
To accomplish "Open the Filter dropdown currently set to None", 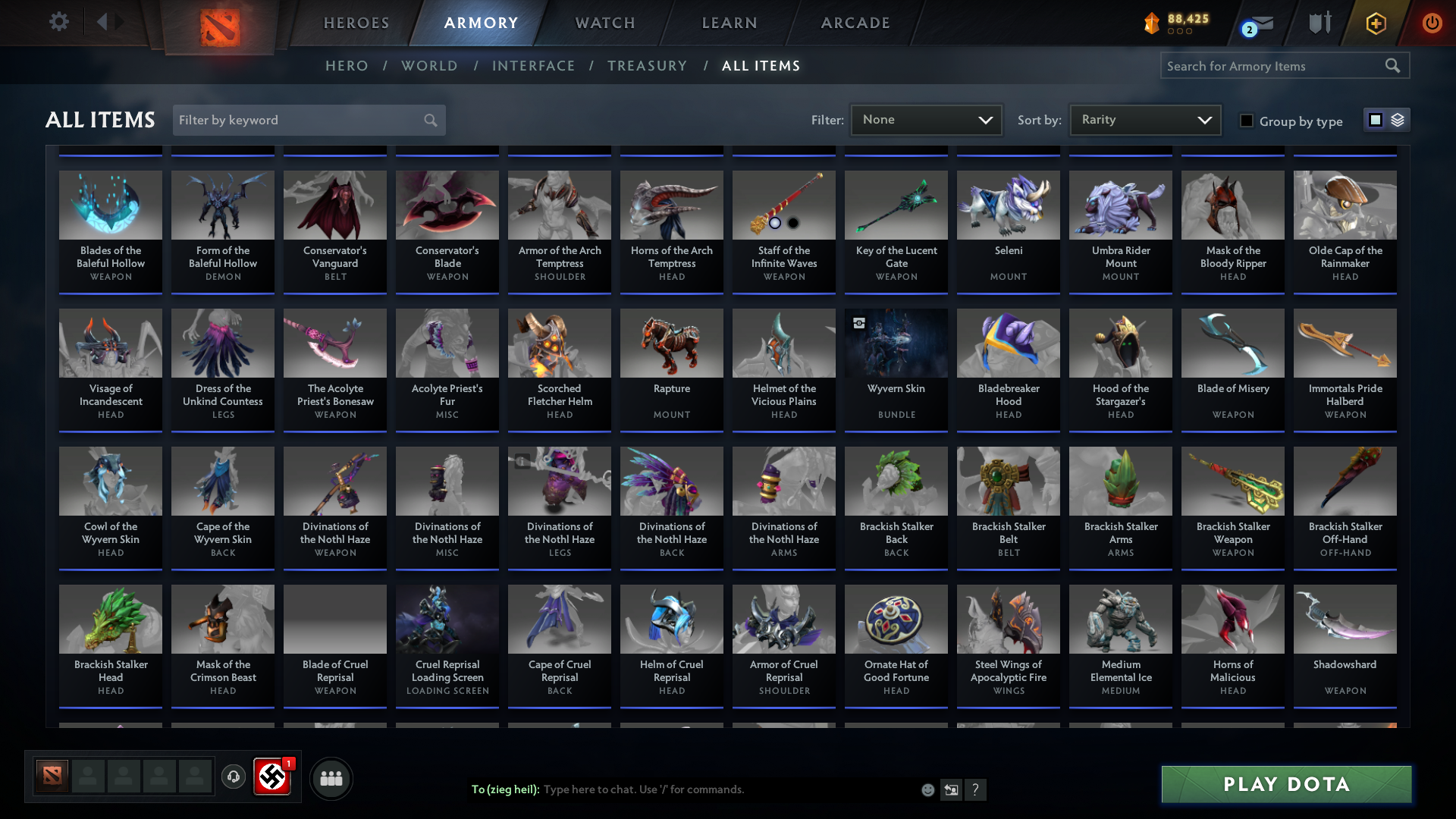I will (x=925, y=120).
